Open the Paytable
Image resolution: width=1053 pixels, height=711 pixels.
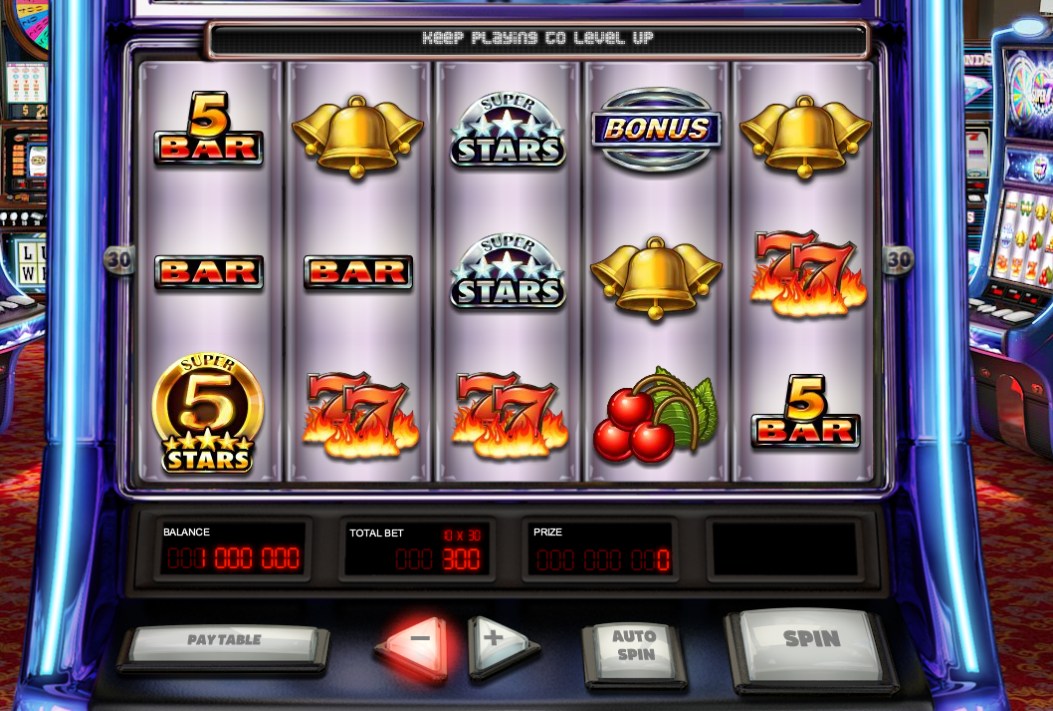click(224, 642)
